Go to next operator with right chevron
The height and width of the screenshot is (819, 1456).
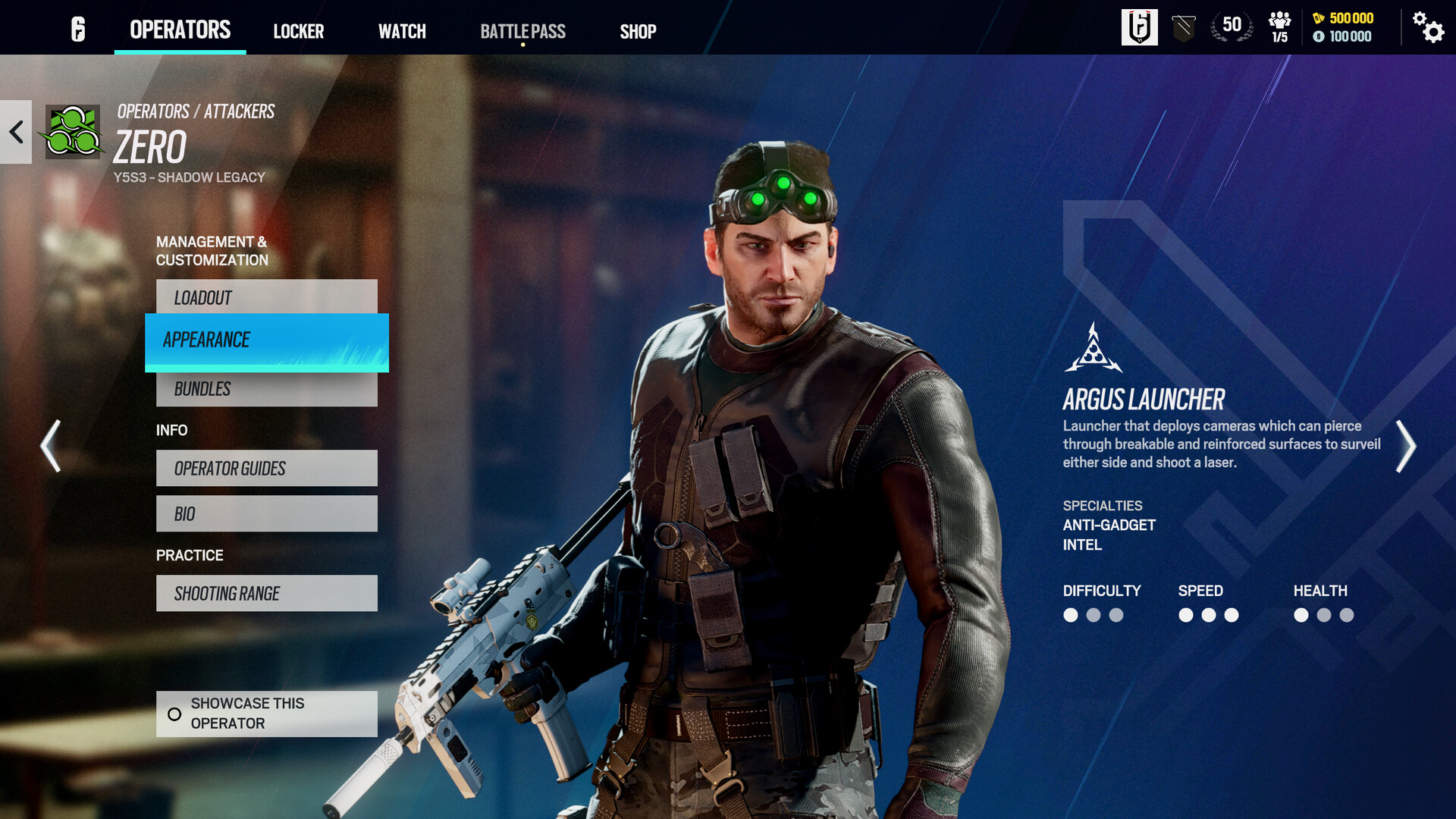coord(1404,447)
